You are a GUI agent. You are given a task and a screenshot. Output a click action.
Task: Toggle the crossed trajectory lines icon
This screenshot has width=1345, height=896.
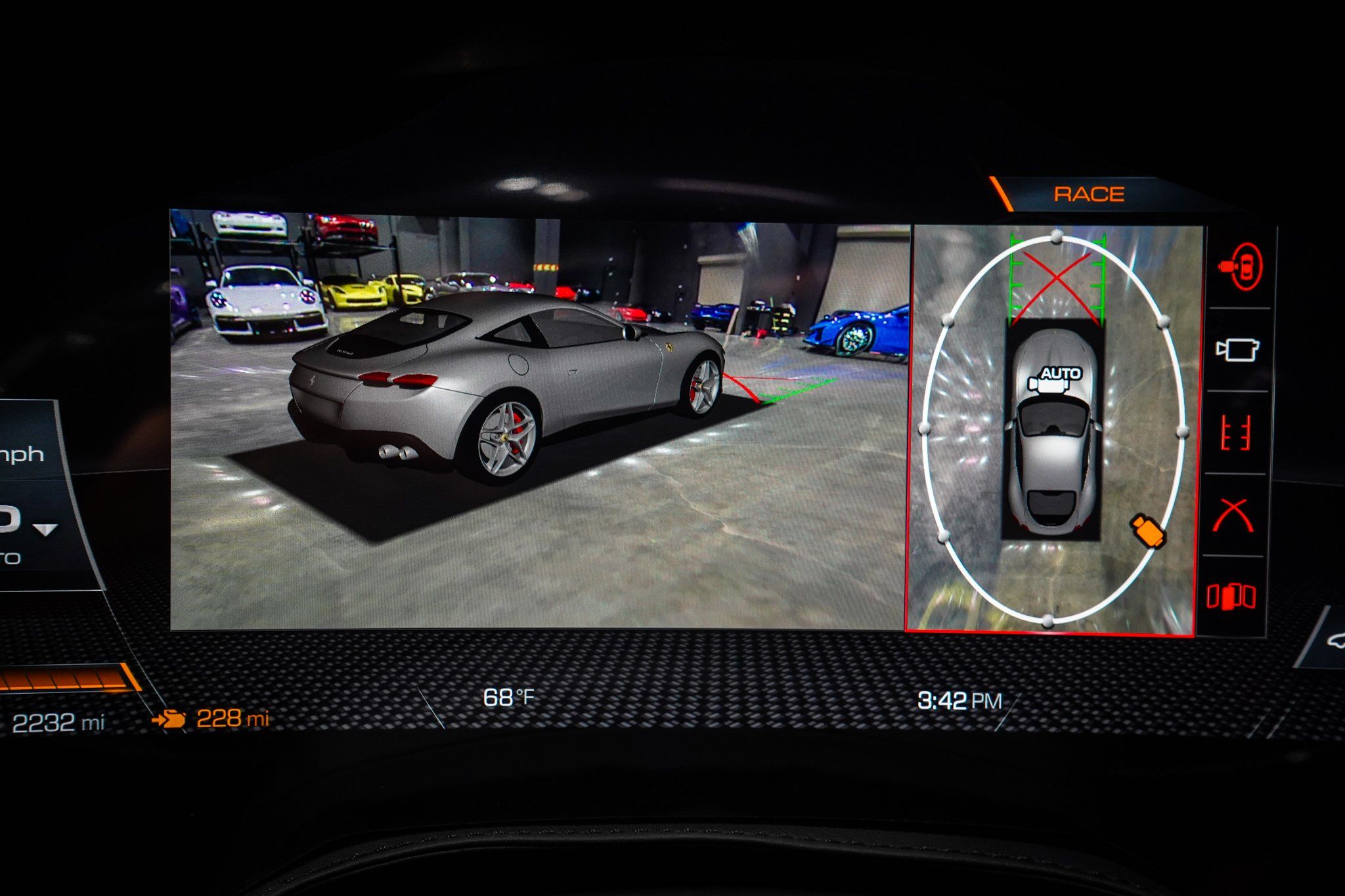(1233, 515)
